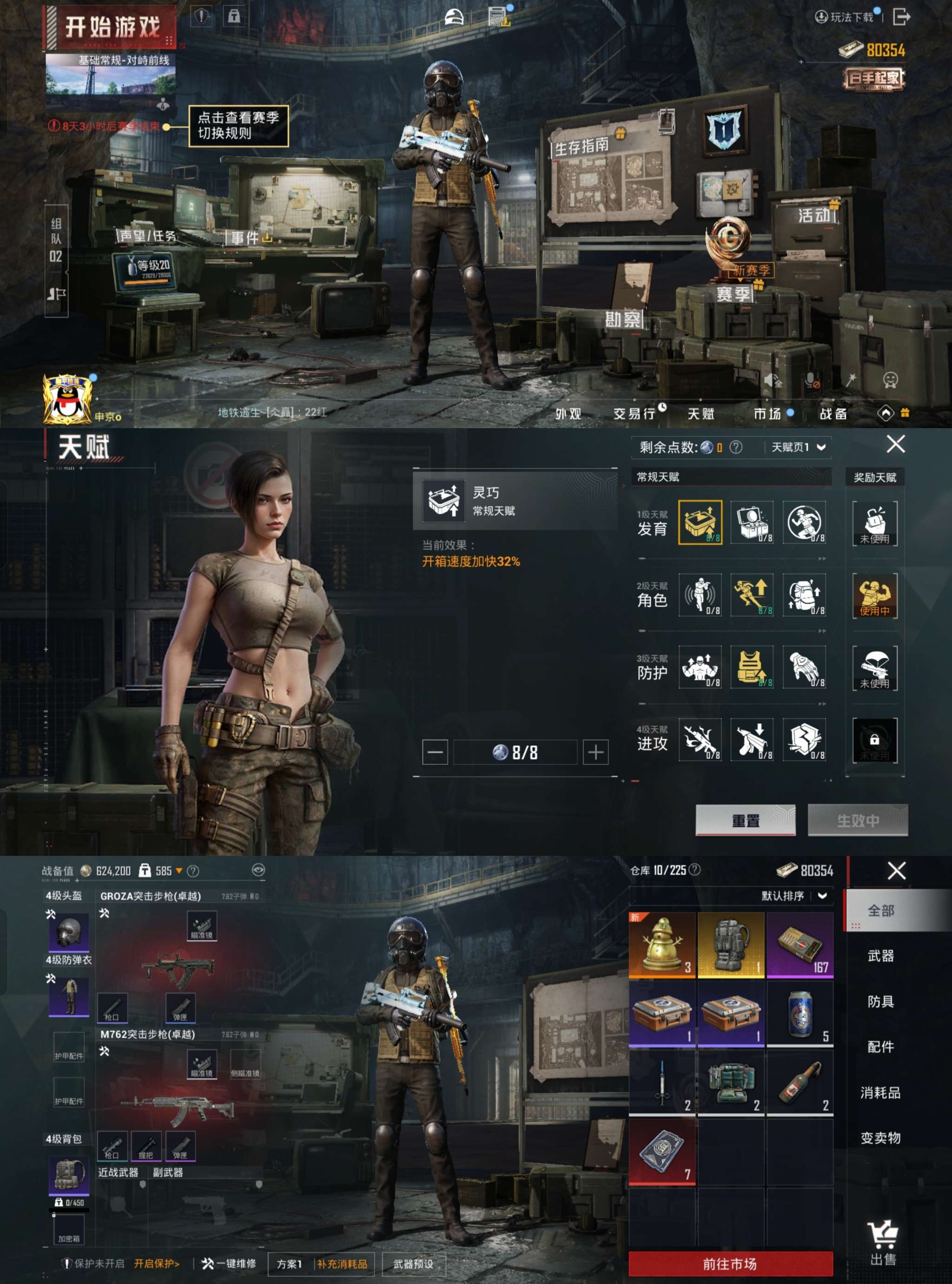The width and height of the screenshot is (952, 1284).
Task: Open the 交易行 trading house
Action: (x=634, y=413)
